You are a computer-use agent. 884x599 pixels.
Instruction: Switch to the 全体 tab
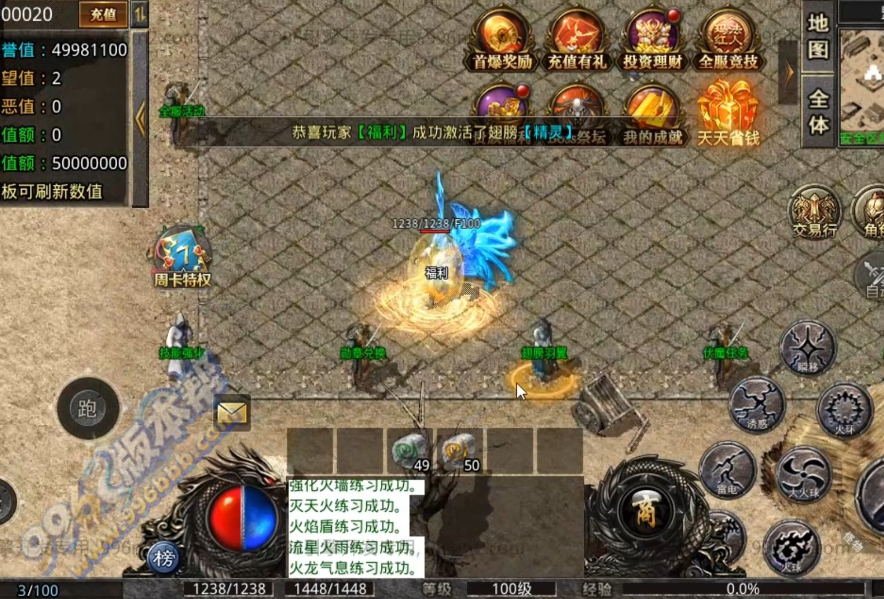tap(818, 112)
